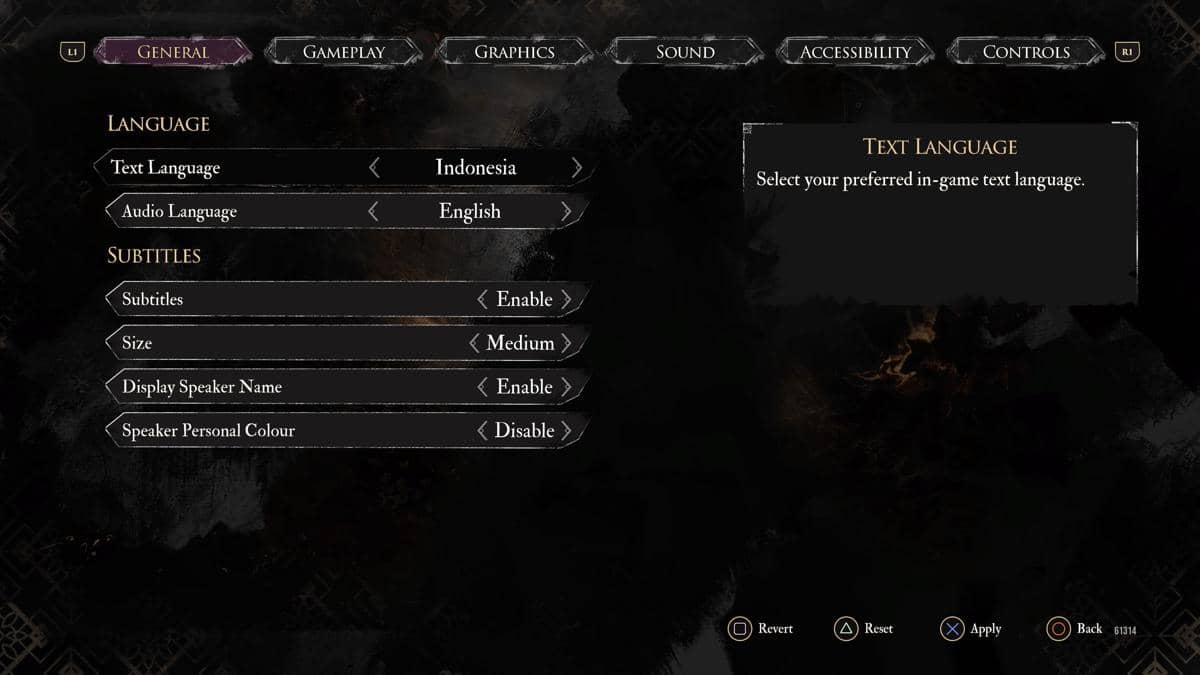Viewport: 1200px width, 675px height.
Task: Switch to the Graphics tab
Action: 514,52
